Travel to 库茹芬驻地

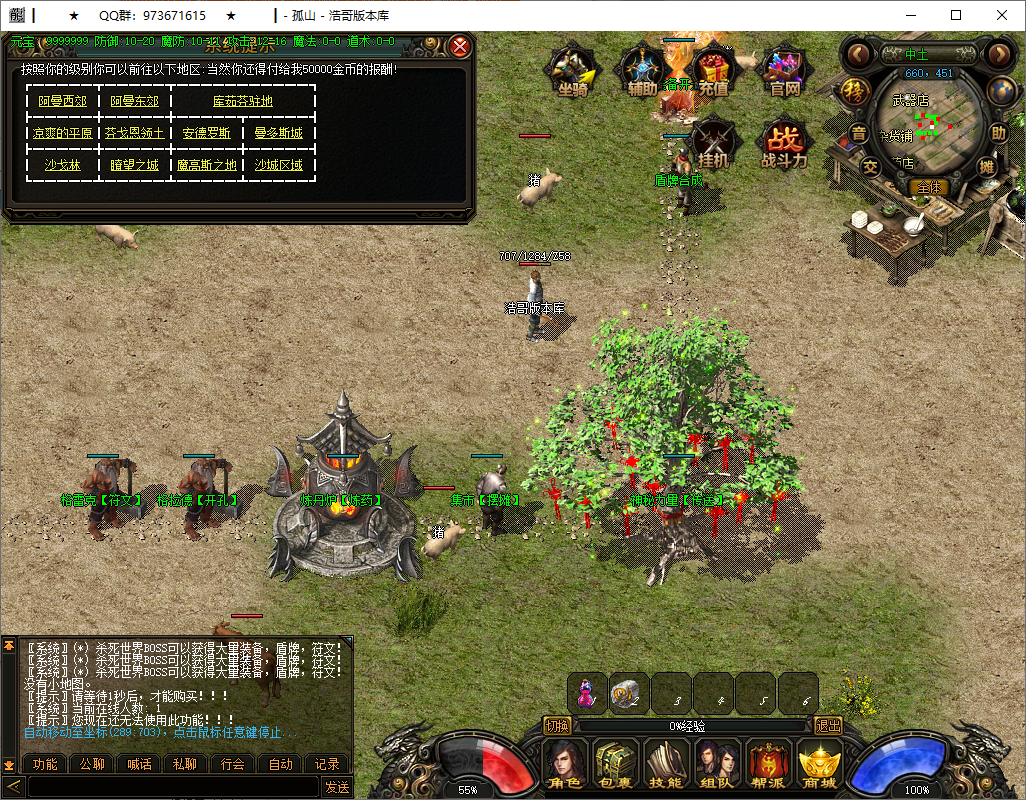point(242,101)
